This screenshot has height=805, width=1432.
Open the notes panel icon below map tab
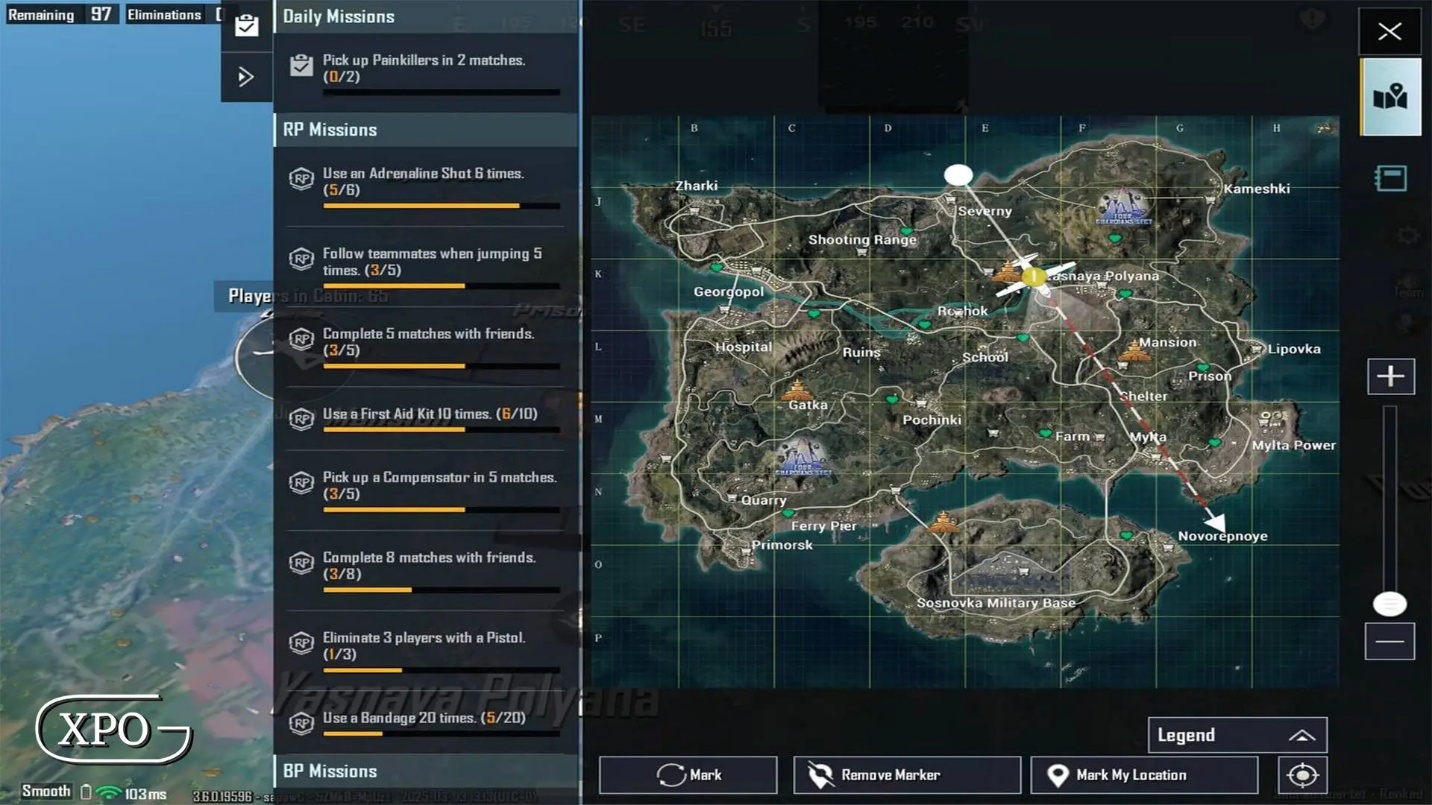coord(1390,178)
